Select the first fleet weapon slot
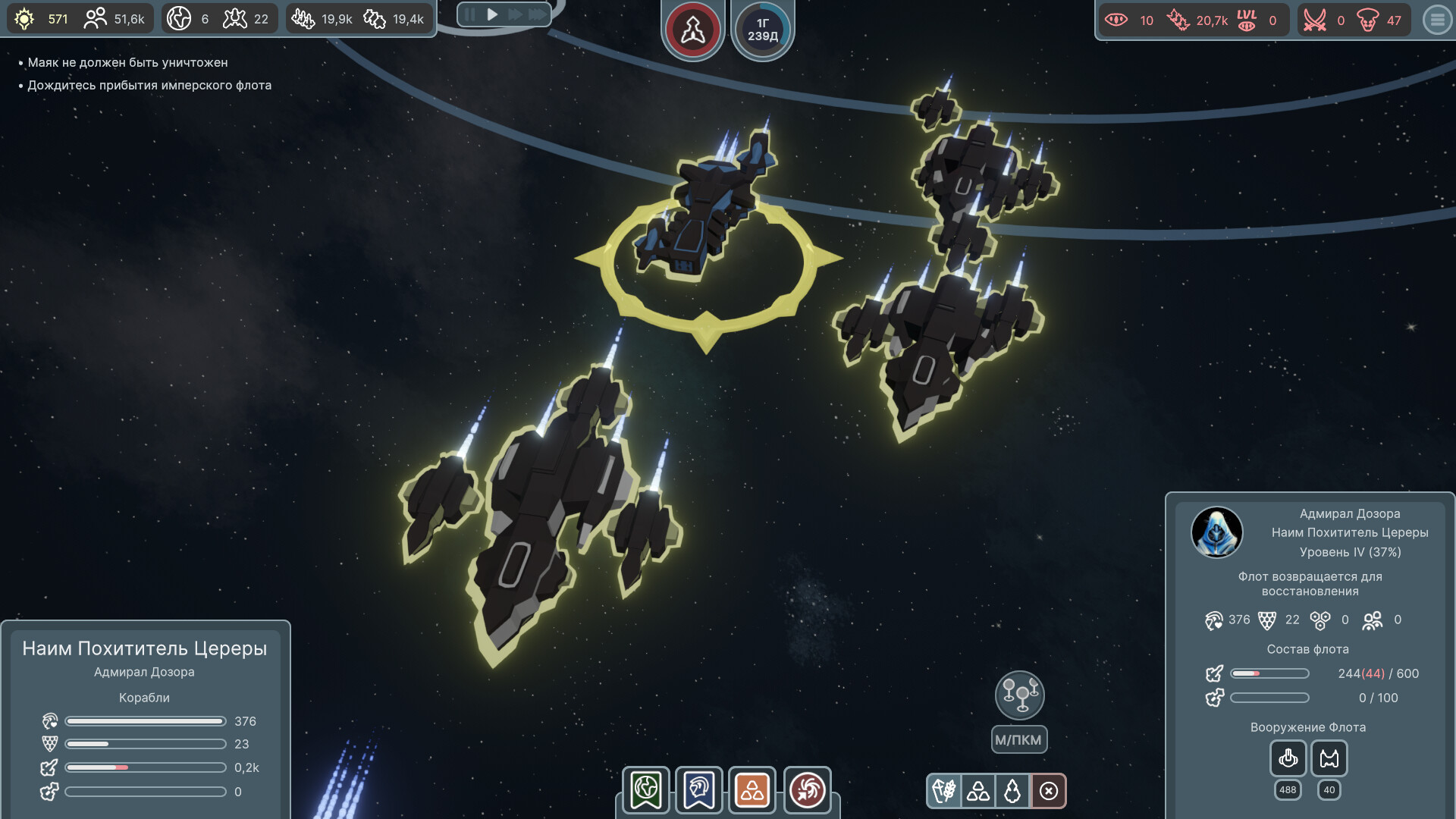 (x=1288, y=758)
